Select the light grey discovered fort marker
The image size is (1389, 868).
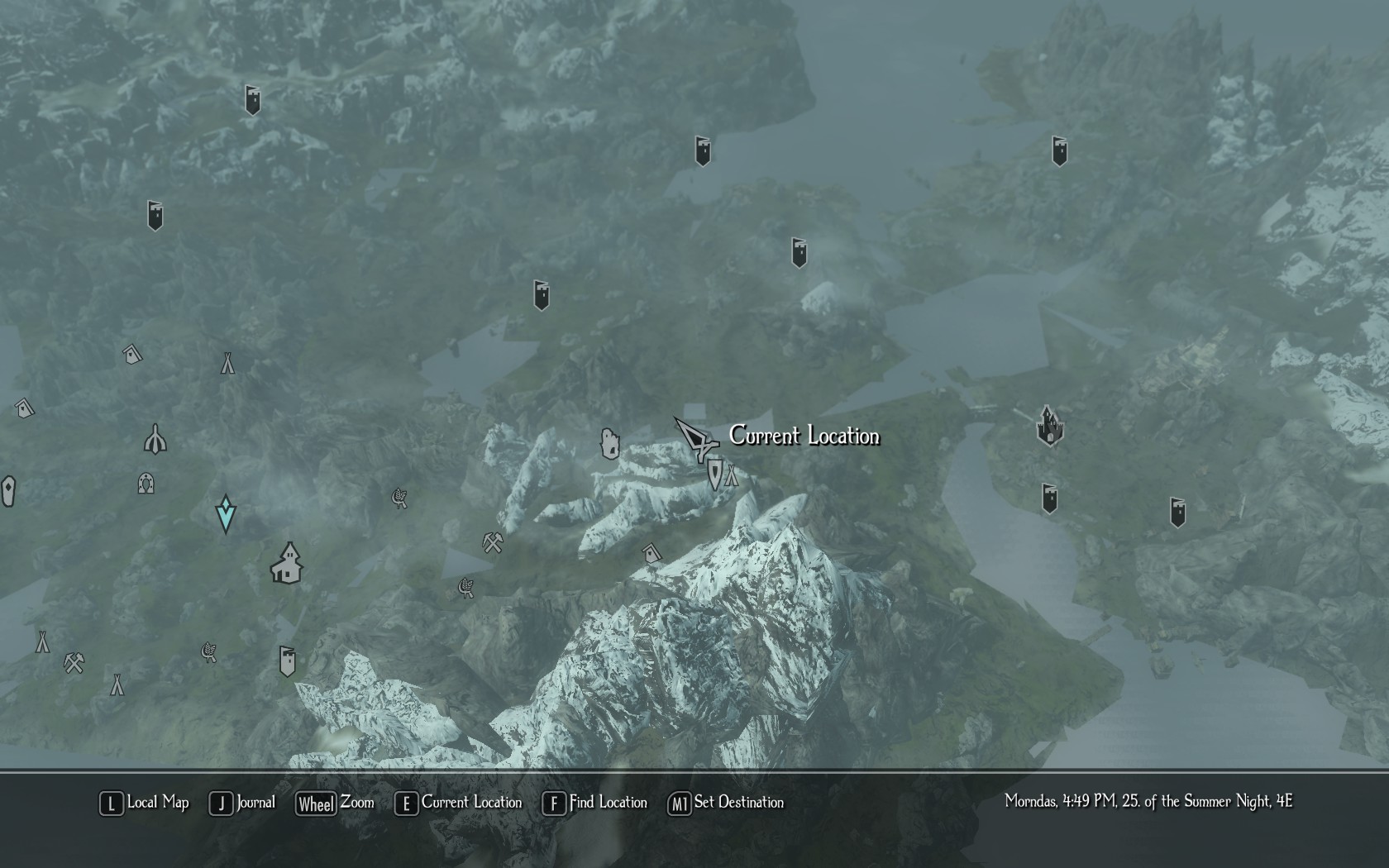pyautogui.click(x=287, y=661)
